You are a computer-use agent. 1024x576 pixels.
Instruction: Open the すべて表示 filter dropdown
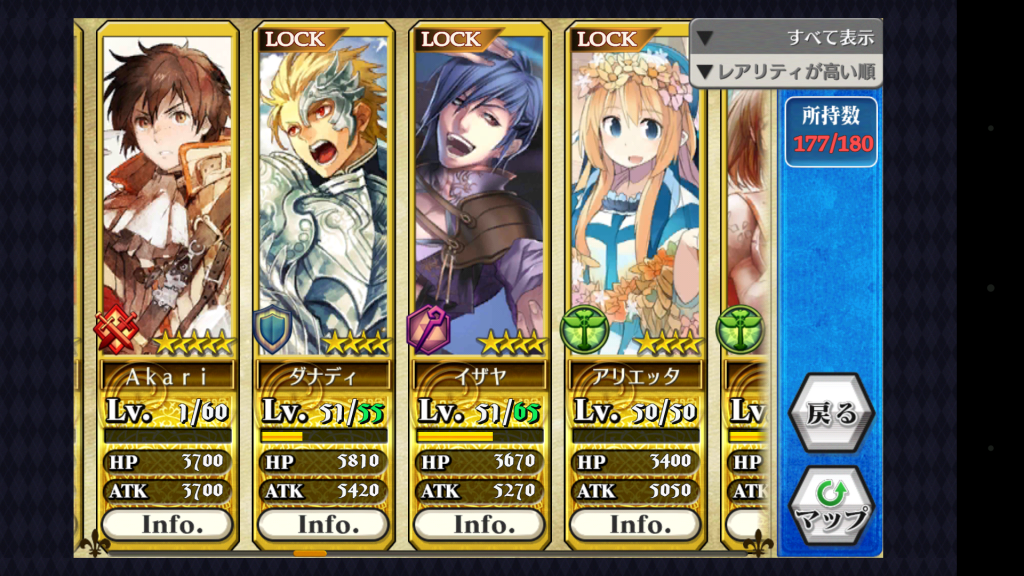[786, 38]
